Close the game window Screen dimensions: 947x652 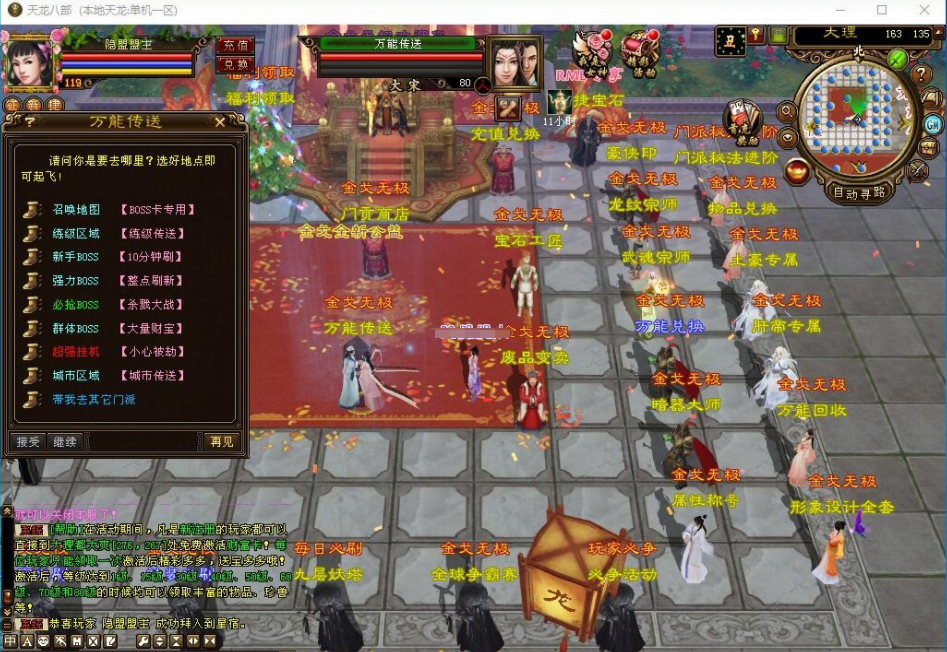(x=926, y=10)
